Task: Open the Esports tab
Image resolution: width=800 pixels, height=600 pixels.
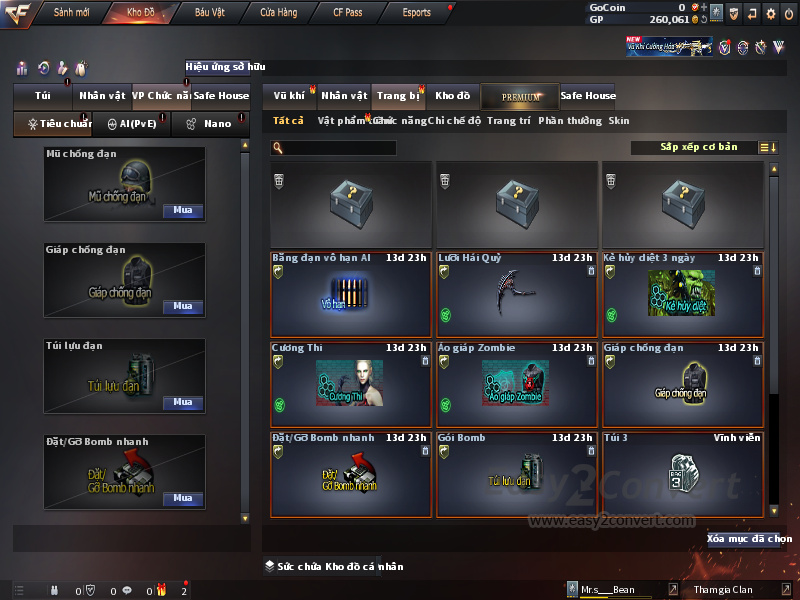Action: click(416, 13)
